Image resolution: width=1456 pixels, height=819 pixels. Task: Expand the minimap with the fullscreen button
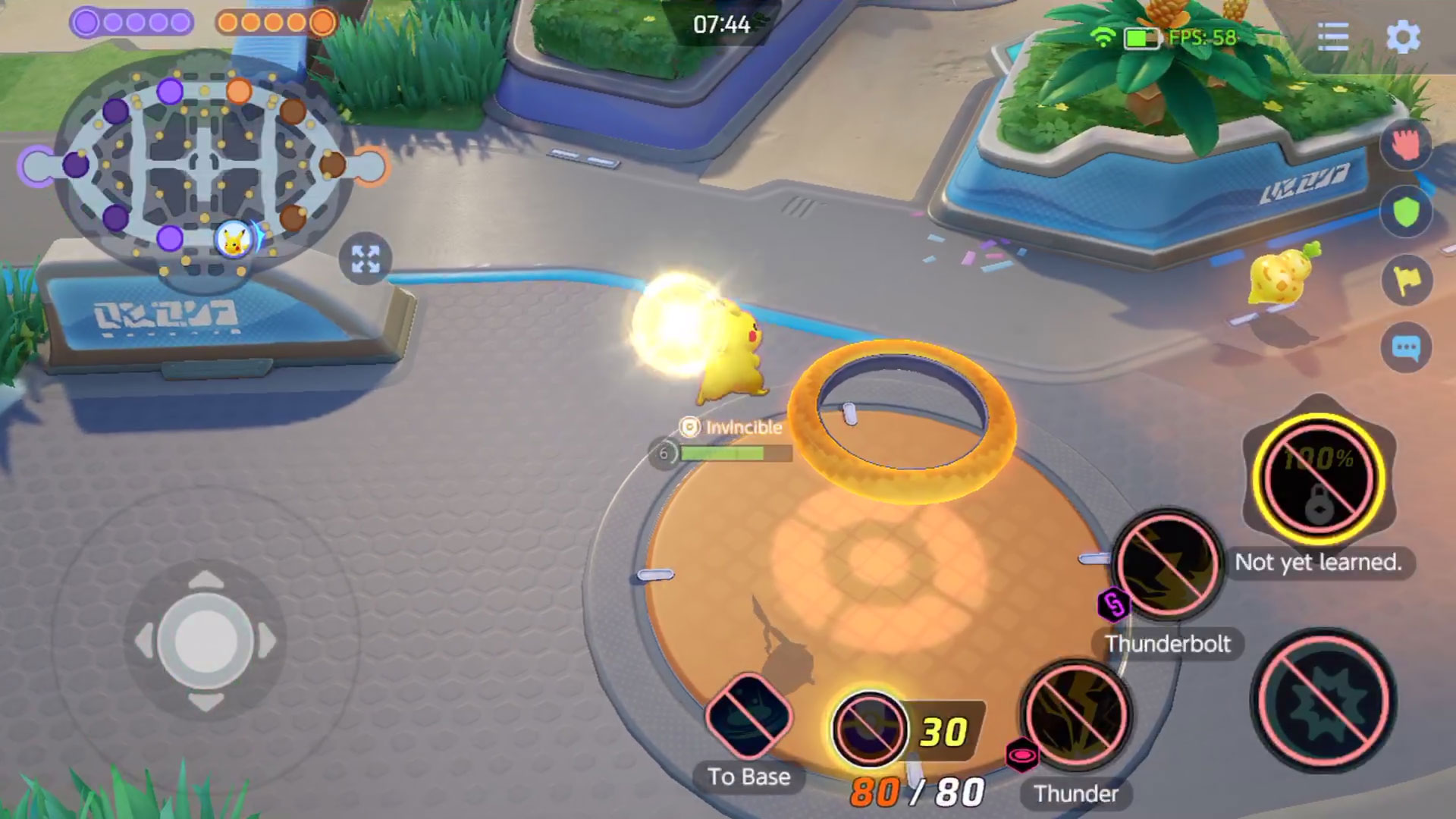(366, 259)
